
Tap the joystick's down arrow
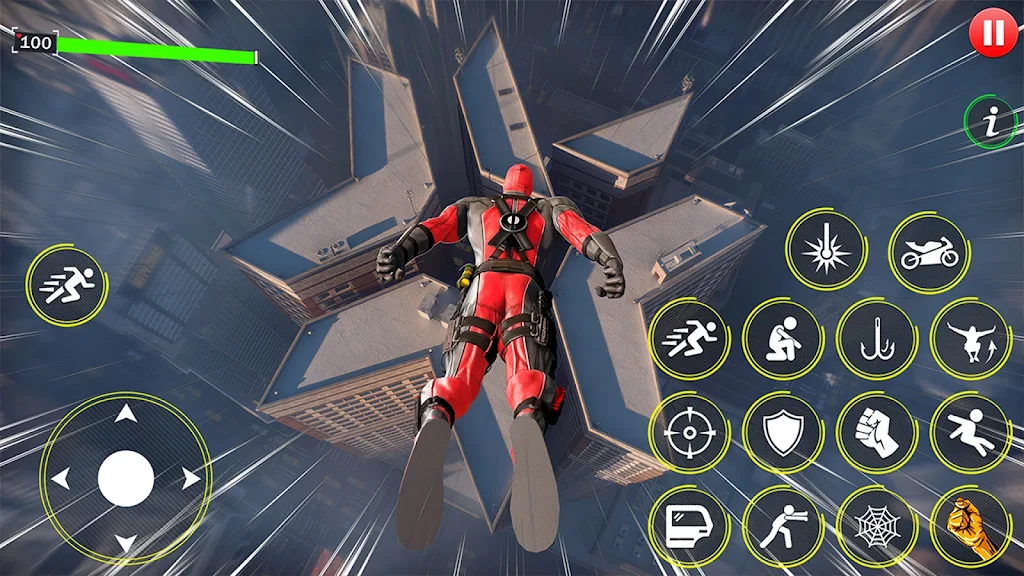click(x=125, y=543)
